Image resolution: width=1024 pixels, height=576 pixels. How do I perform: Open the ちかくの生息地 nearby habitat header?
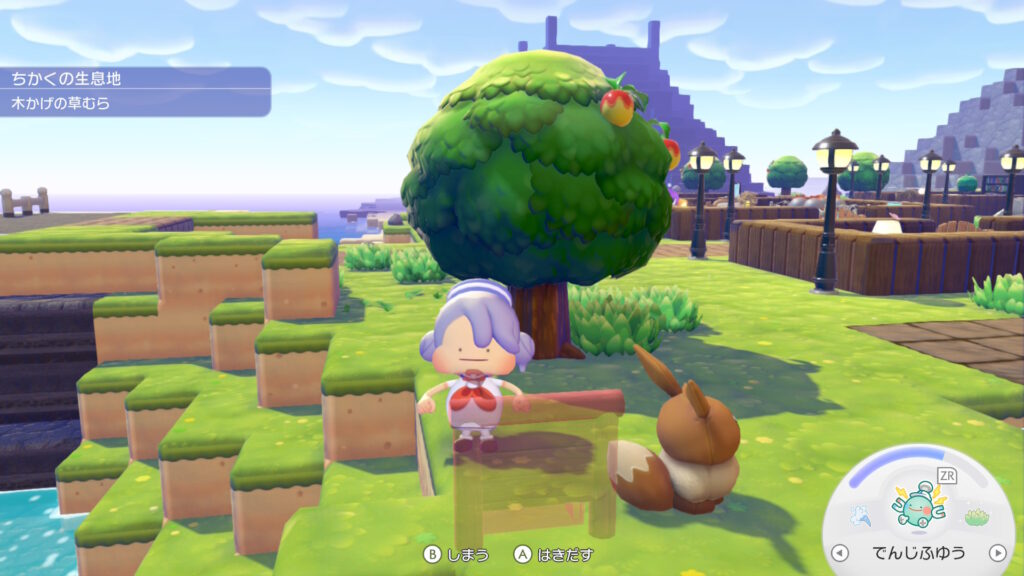(134, 78)
